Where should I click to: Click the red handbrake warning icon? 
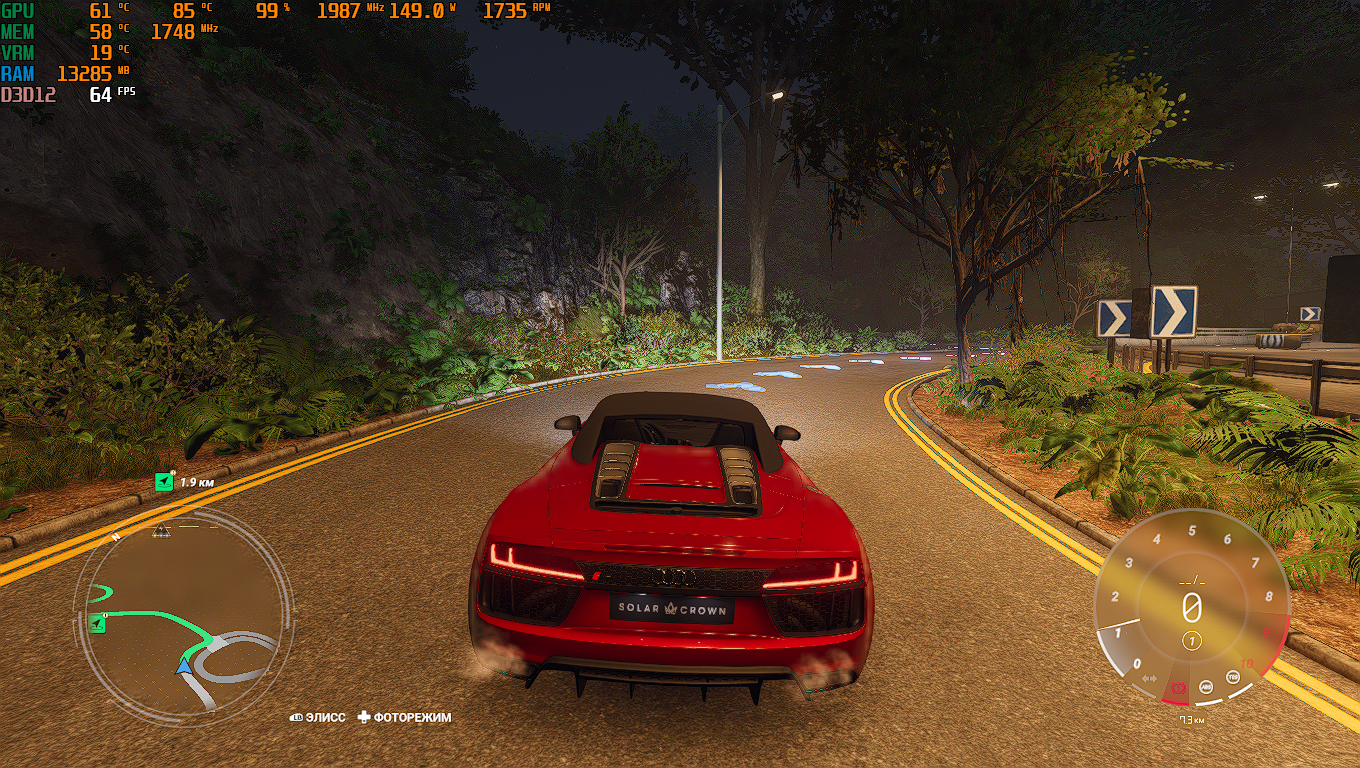point(1179,688)
